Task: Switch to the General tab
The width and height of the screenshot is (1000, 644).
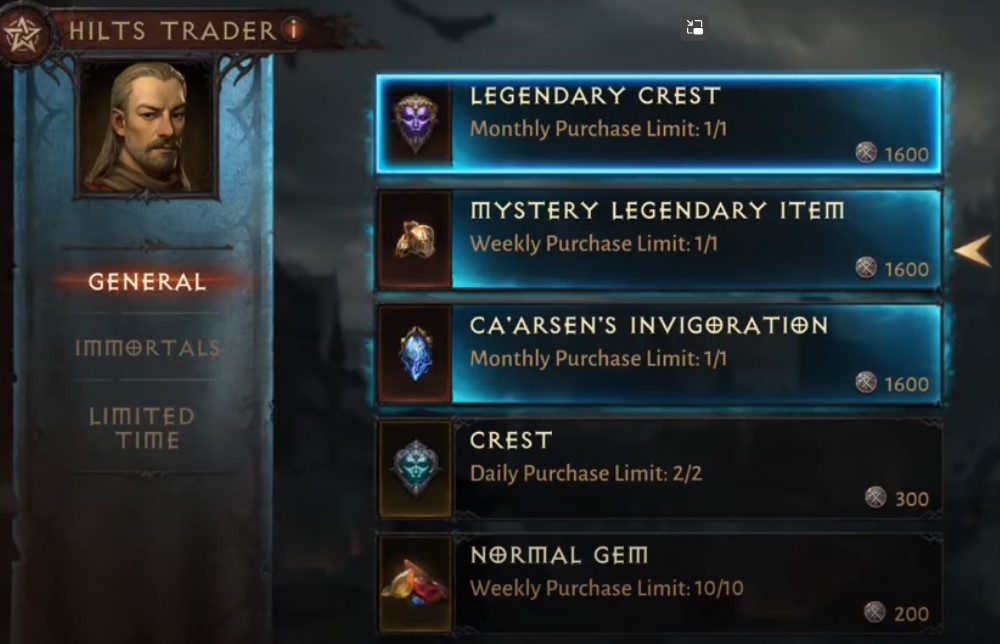Action: click(x=147, y=282)
